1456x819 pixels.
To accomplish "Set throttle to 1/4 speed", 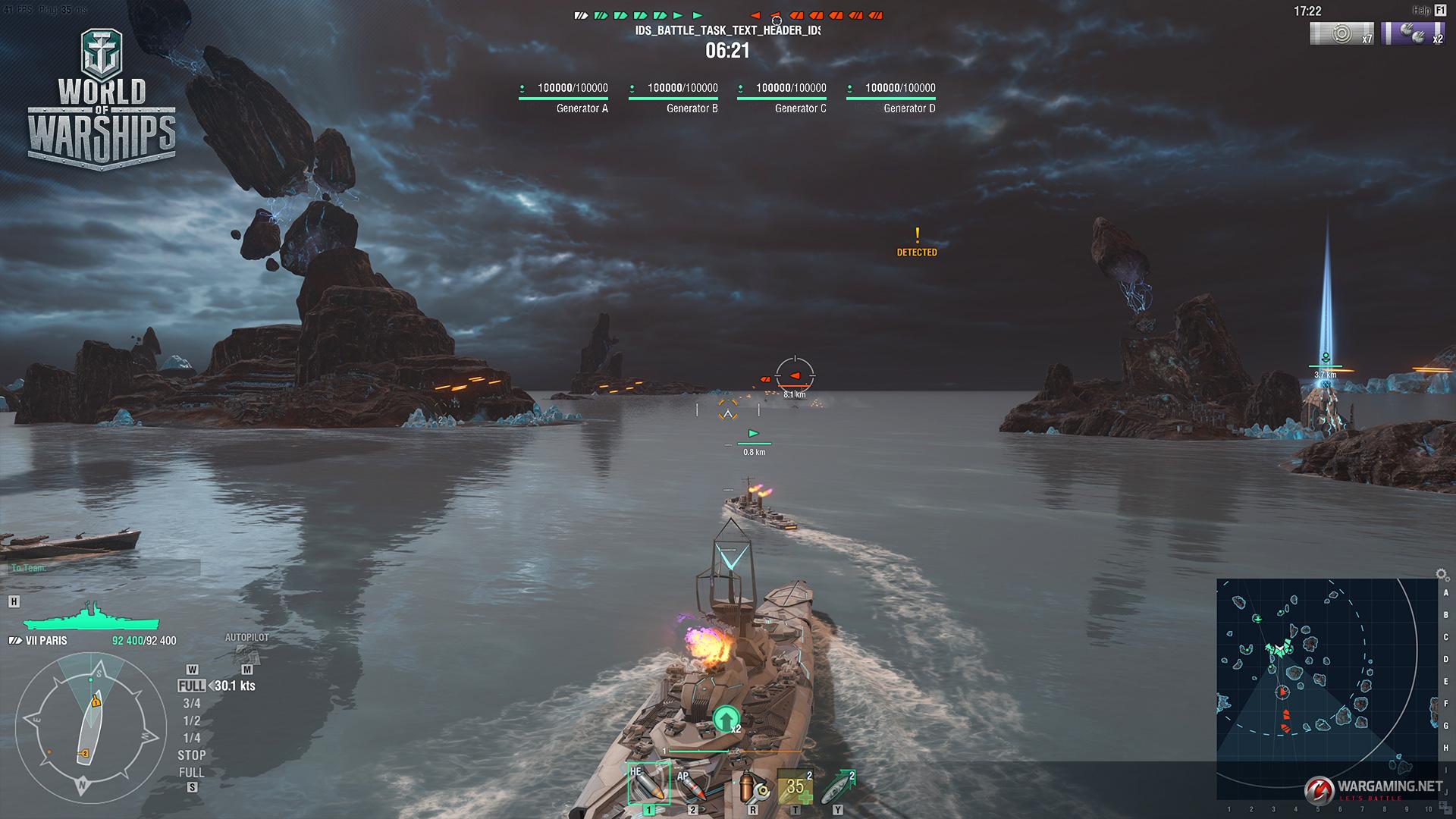I will (191, 738).
